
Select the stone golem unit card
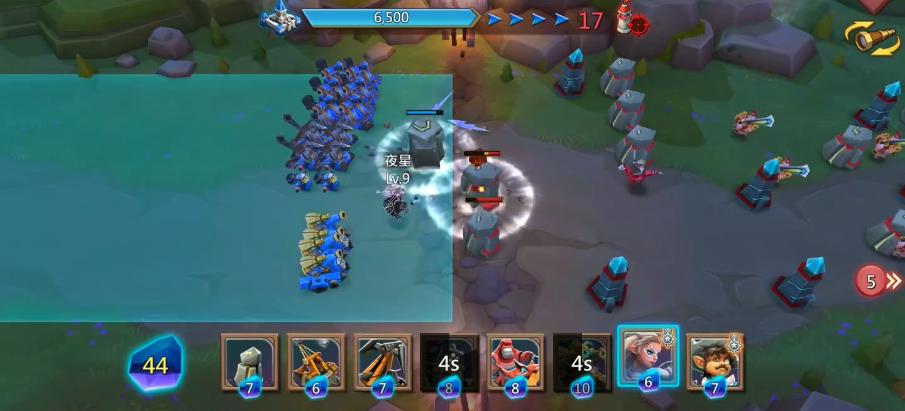tap(249, 361)
